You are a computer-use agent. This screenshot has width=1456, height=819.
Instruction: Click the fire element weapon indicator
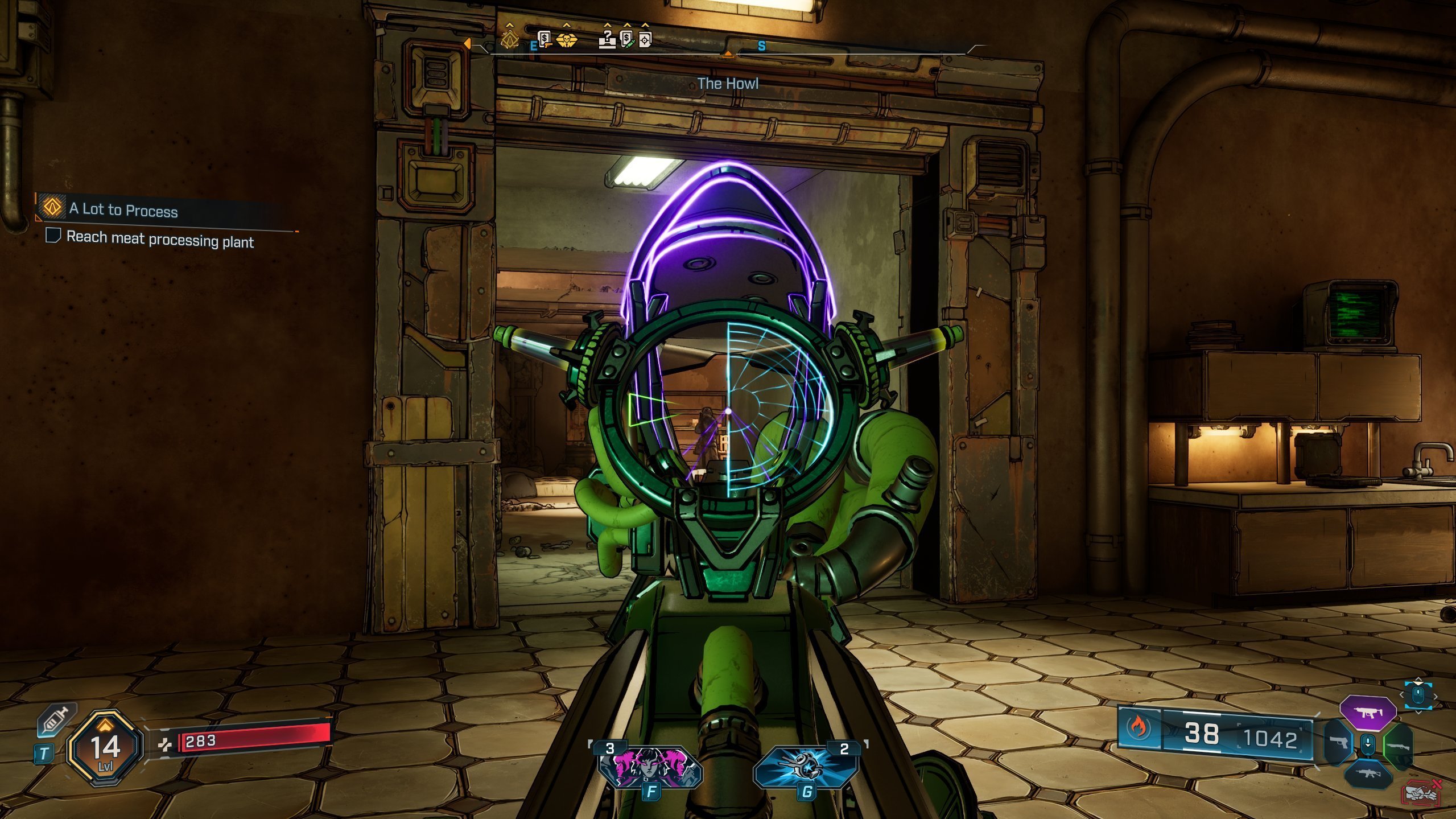1139,727
